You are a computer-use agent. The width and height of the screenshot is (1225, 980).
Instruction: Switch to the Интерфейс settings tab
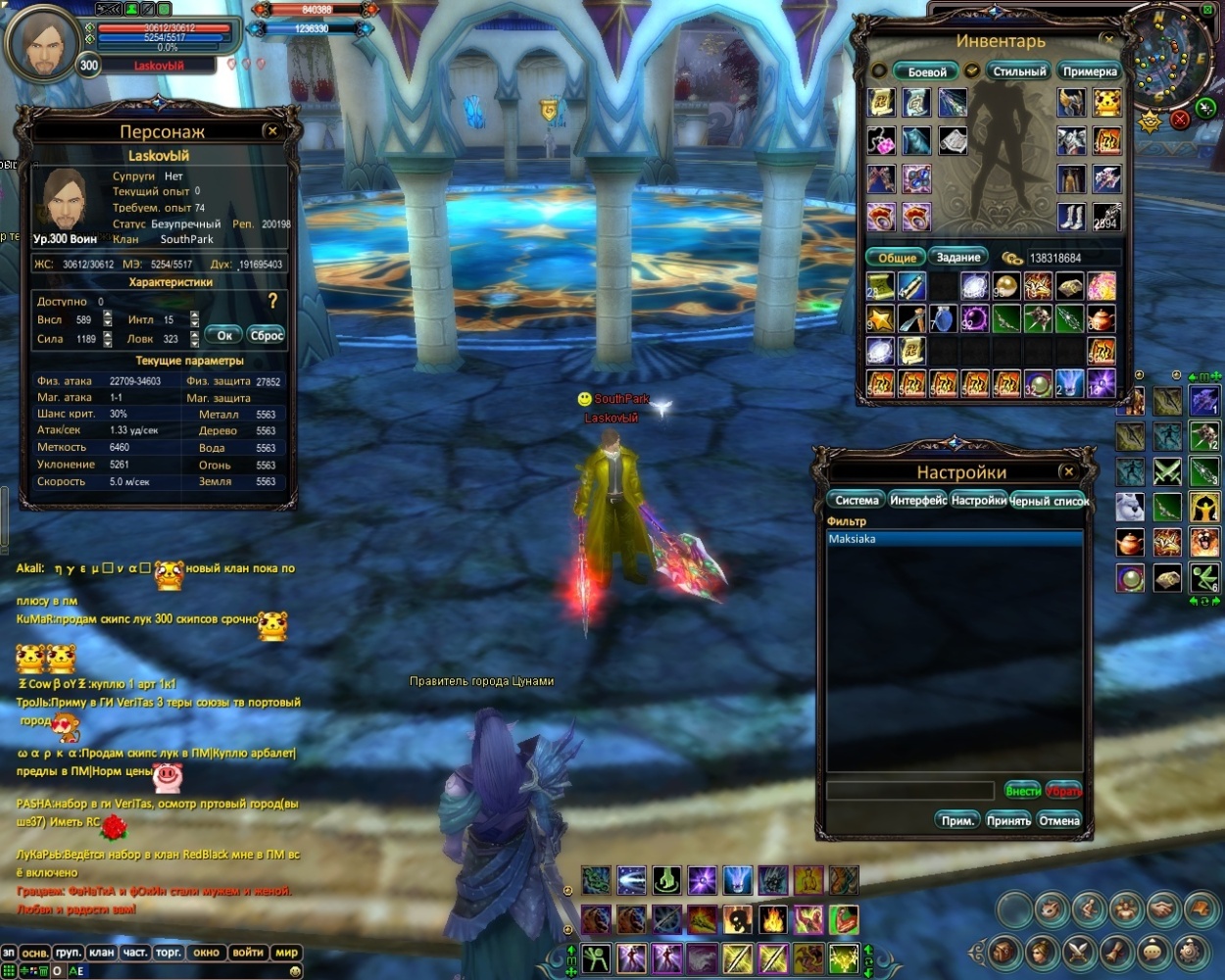pos(918,501)
